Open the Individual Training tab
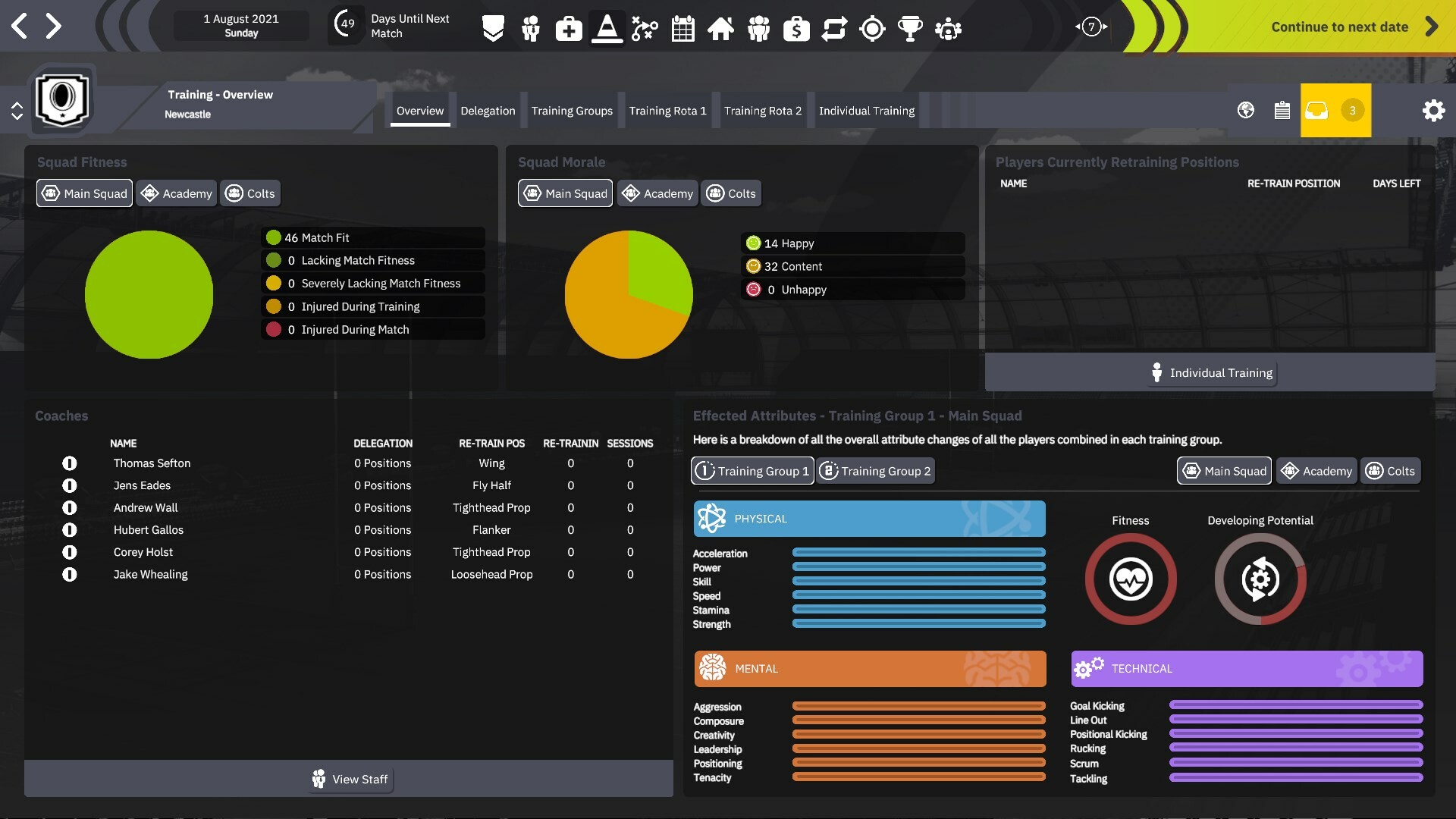This screenshot has width=1456, height=819. click(x=867, y=110)
